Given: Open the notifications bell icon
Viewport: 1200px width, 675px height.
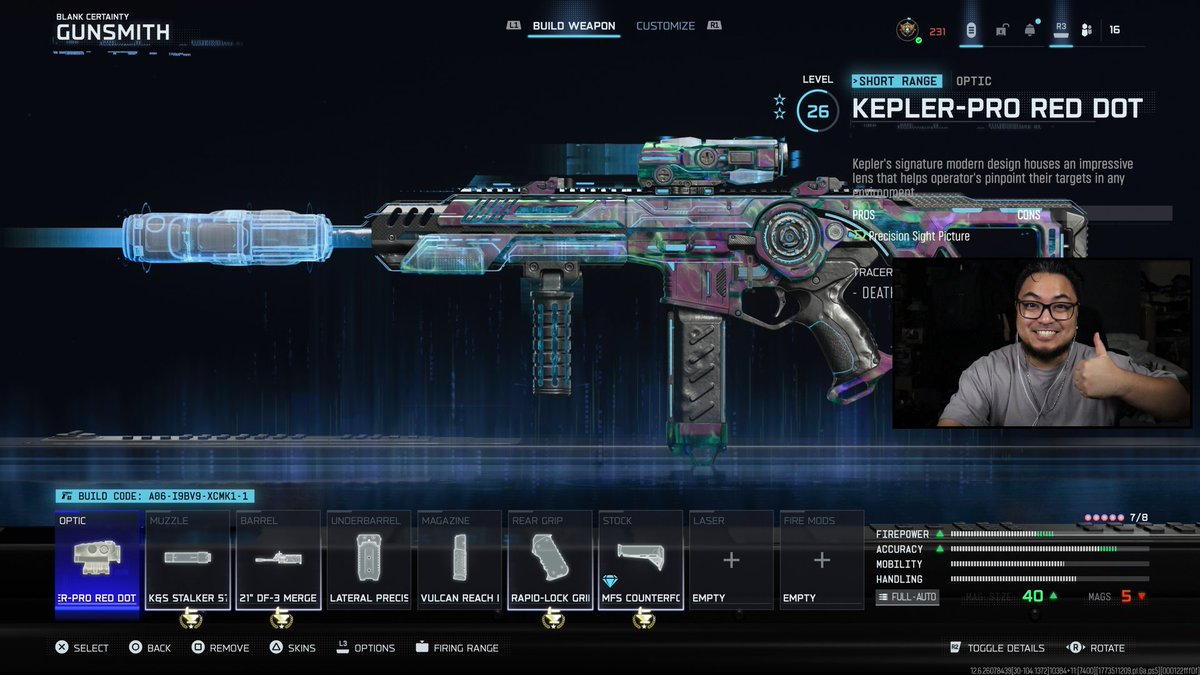Looking at the screenshot, I should (x=1029, y=30).
